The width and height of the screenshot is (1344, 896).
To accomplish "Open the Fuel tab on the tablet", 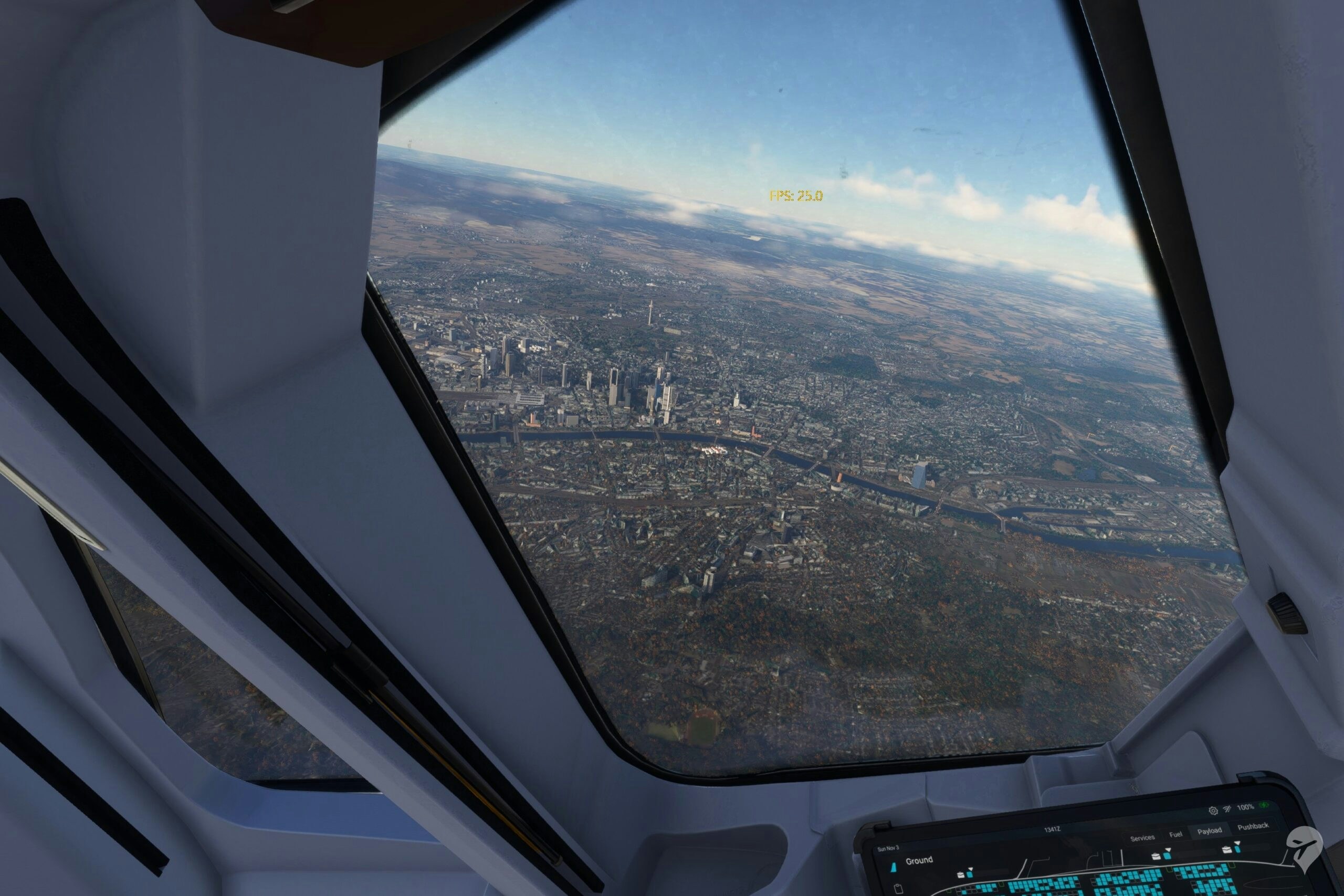I will (1175, 834).
